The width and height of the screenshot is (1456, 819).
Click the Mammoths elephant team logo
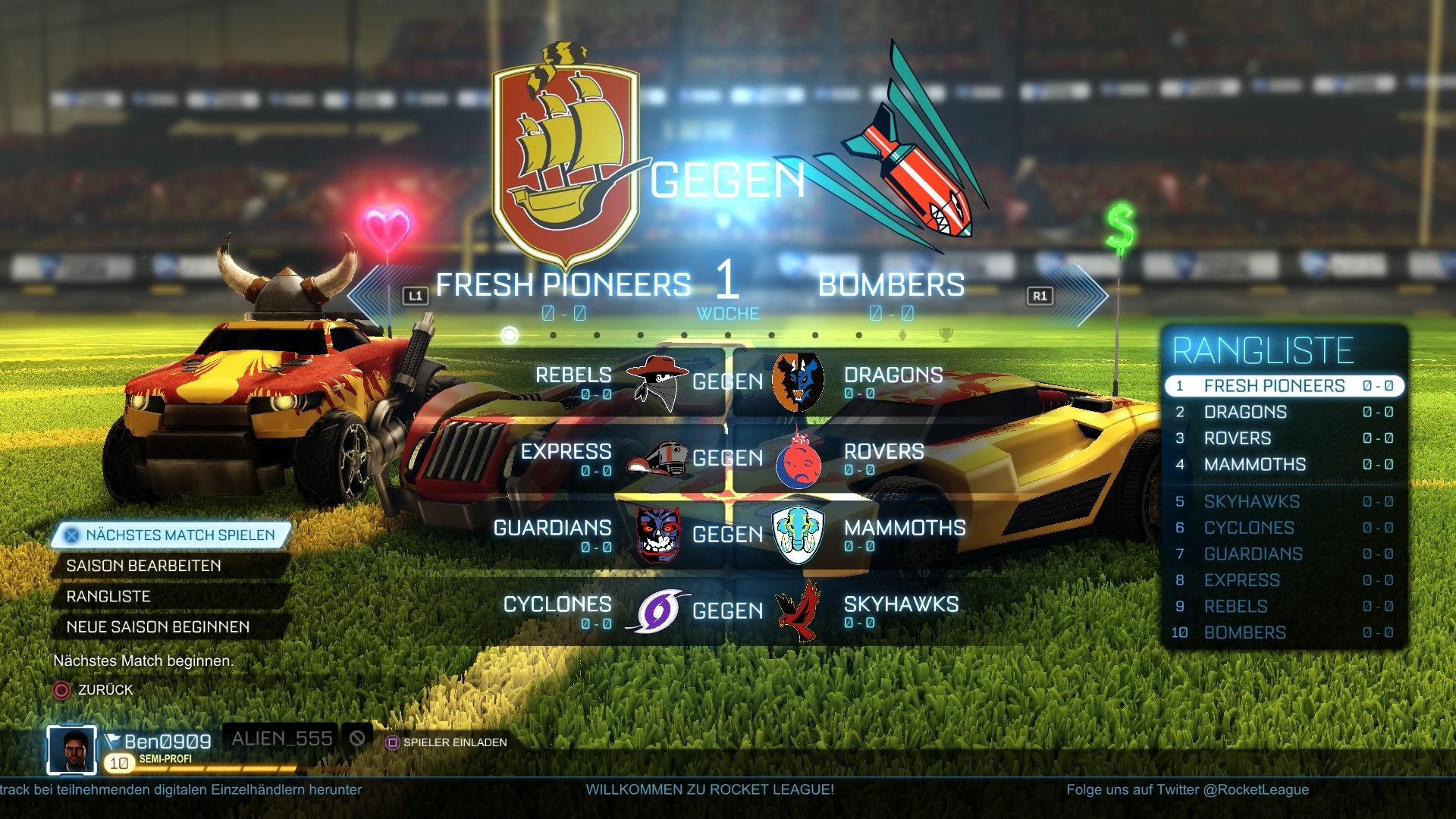(796, 535)
